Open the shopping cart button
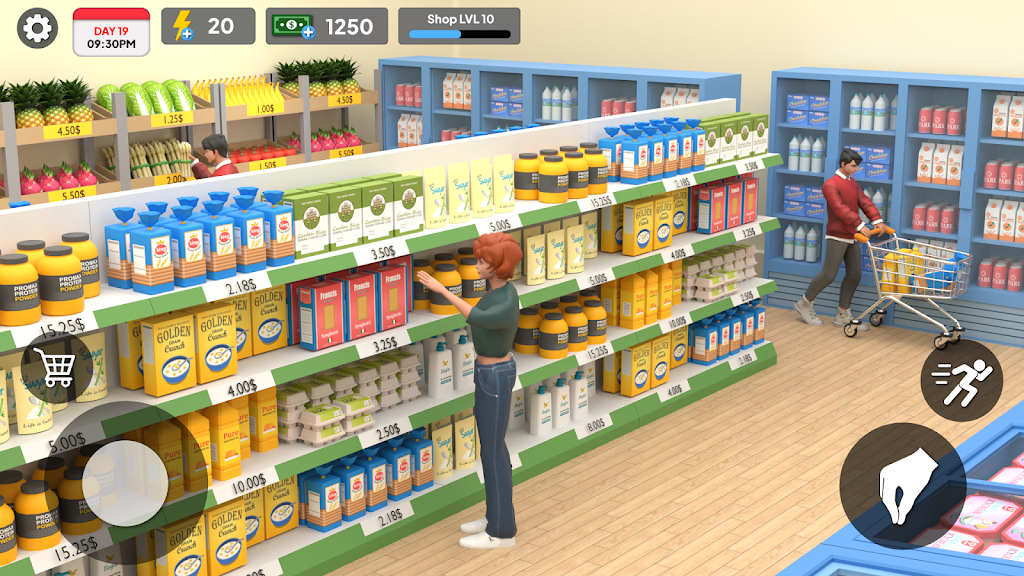 point(56,367)
